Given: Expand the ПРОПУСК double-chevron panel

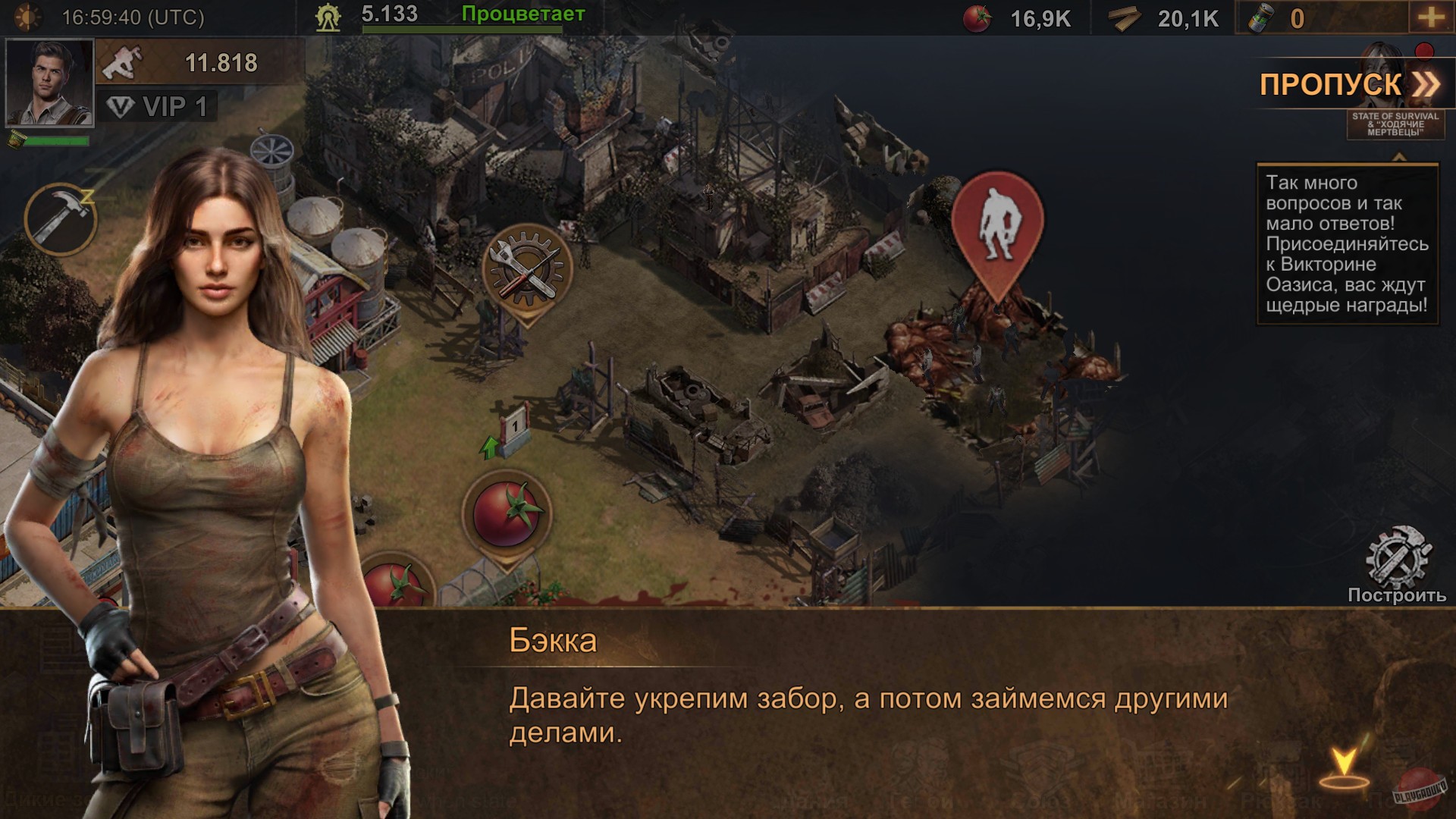Looking at the screenshot, I should 1424,83.
